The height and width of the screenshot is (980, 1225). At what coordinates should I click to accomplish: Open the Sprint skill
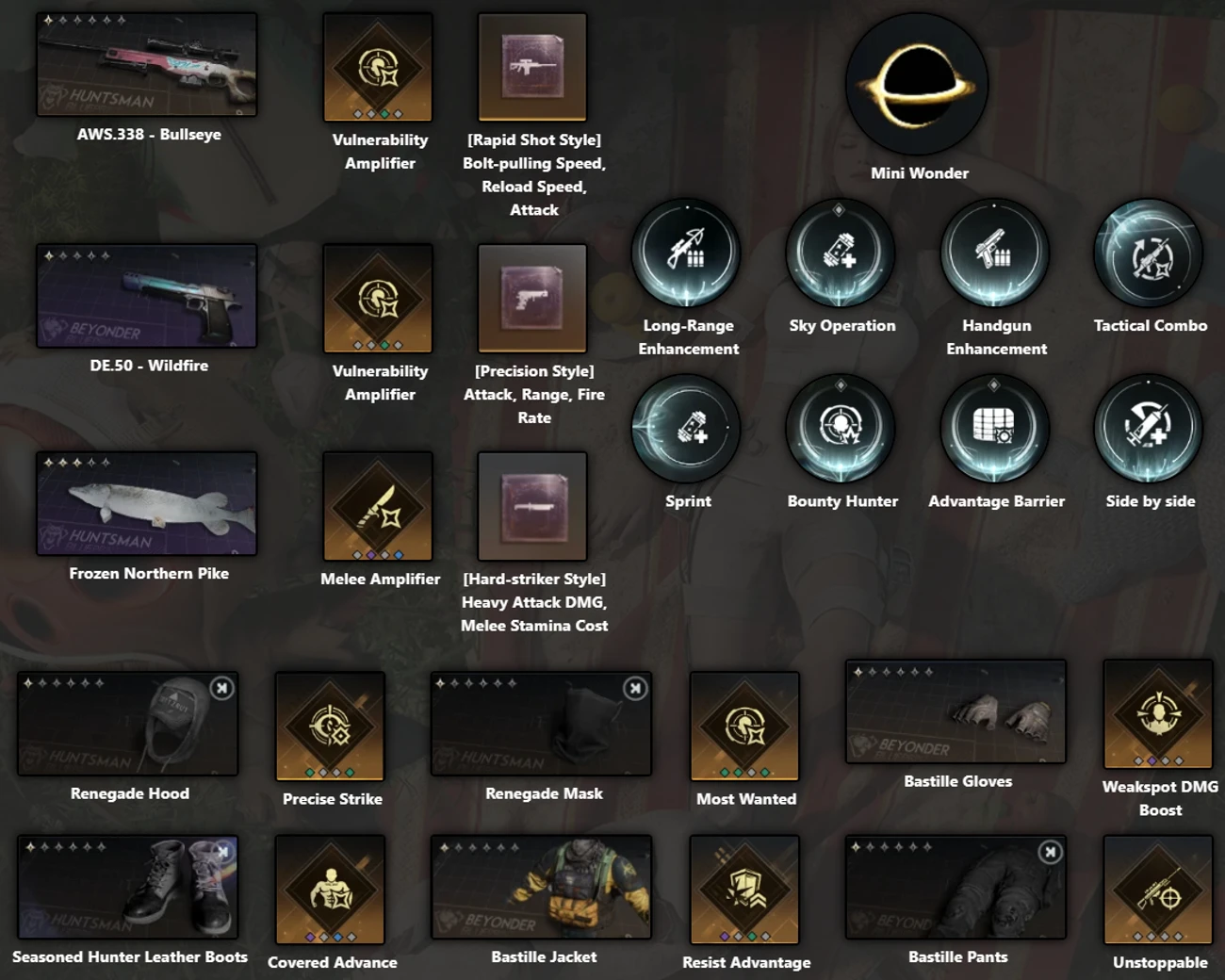pos(687,428)
